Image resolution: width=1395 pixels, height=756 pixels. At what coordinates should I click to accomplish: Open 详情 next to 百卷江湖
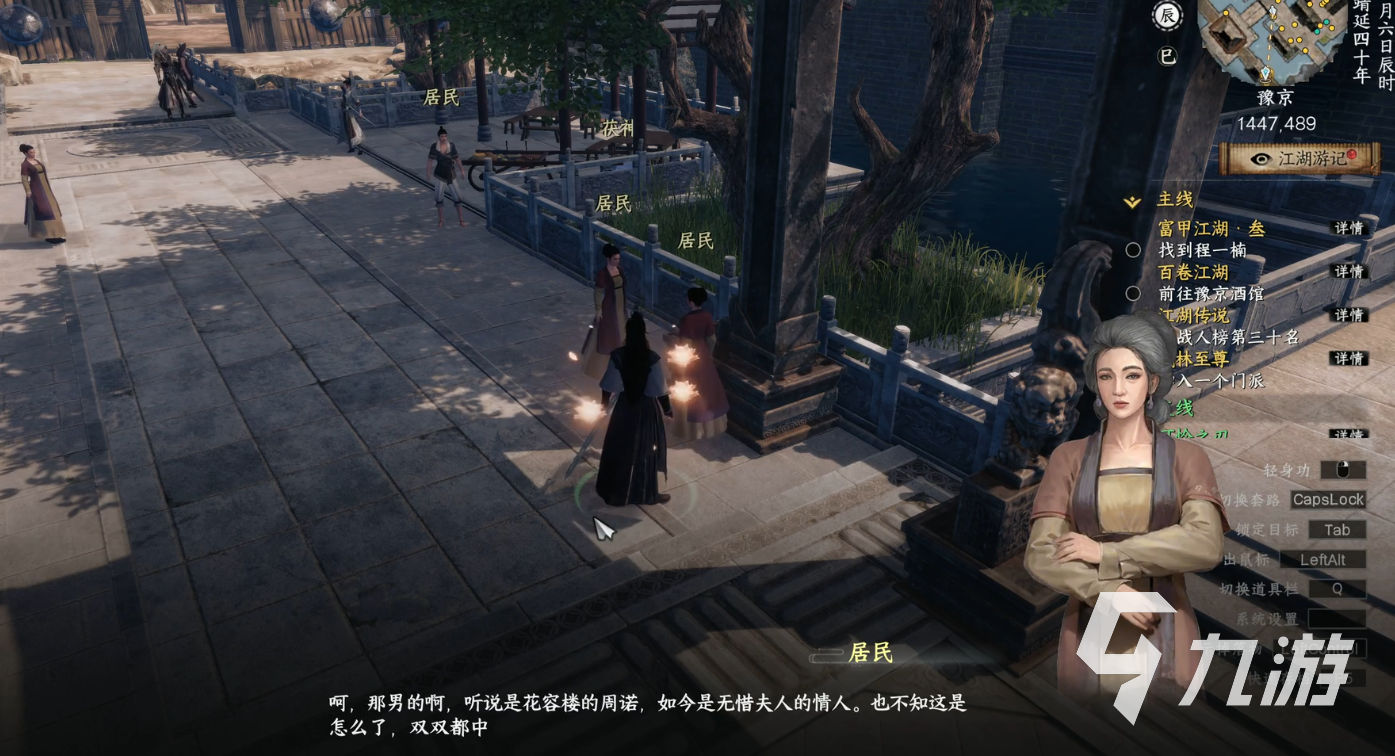(1347, 269)
